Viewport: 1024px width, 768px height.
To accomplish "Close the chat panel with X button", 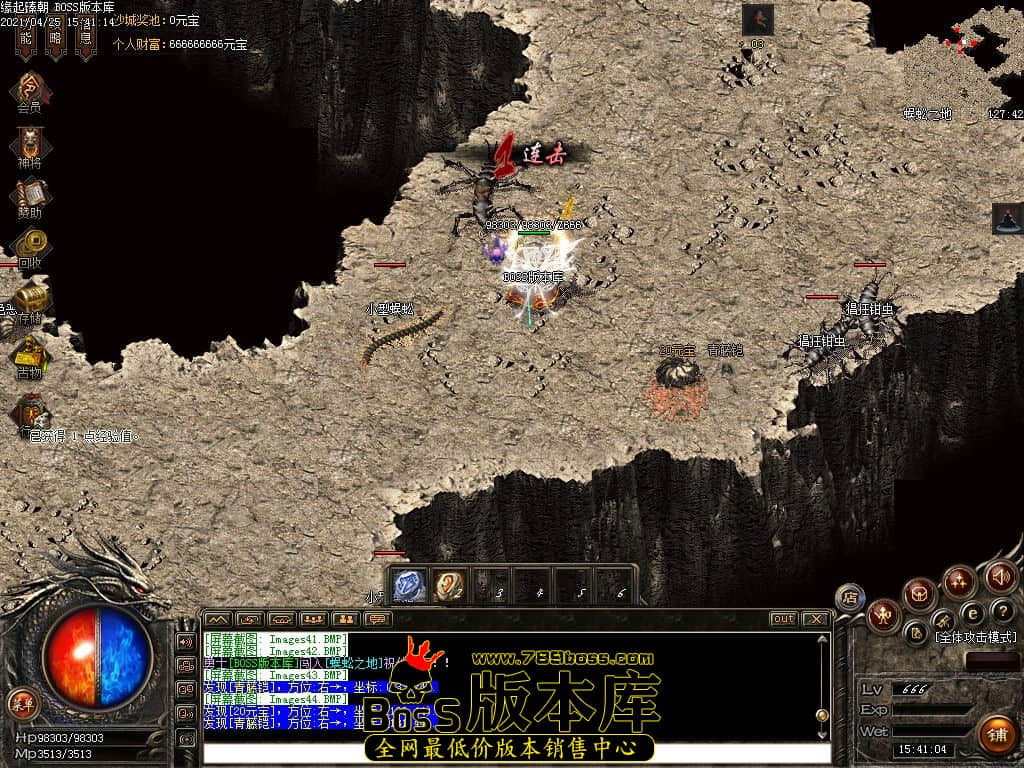I will [x=815, y=619].
